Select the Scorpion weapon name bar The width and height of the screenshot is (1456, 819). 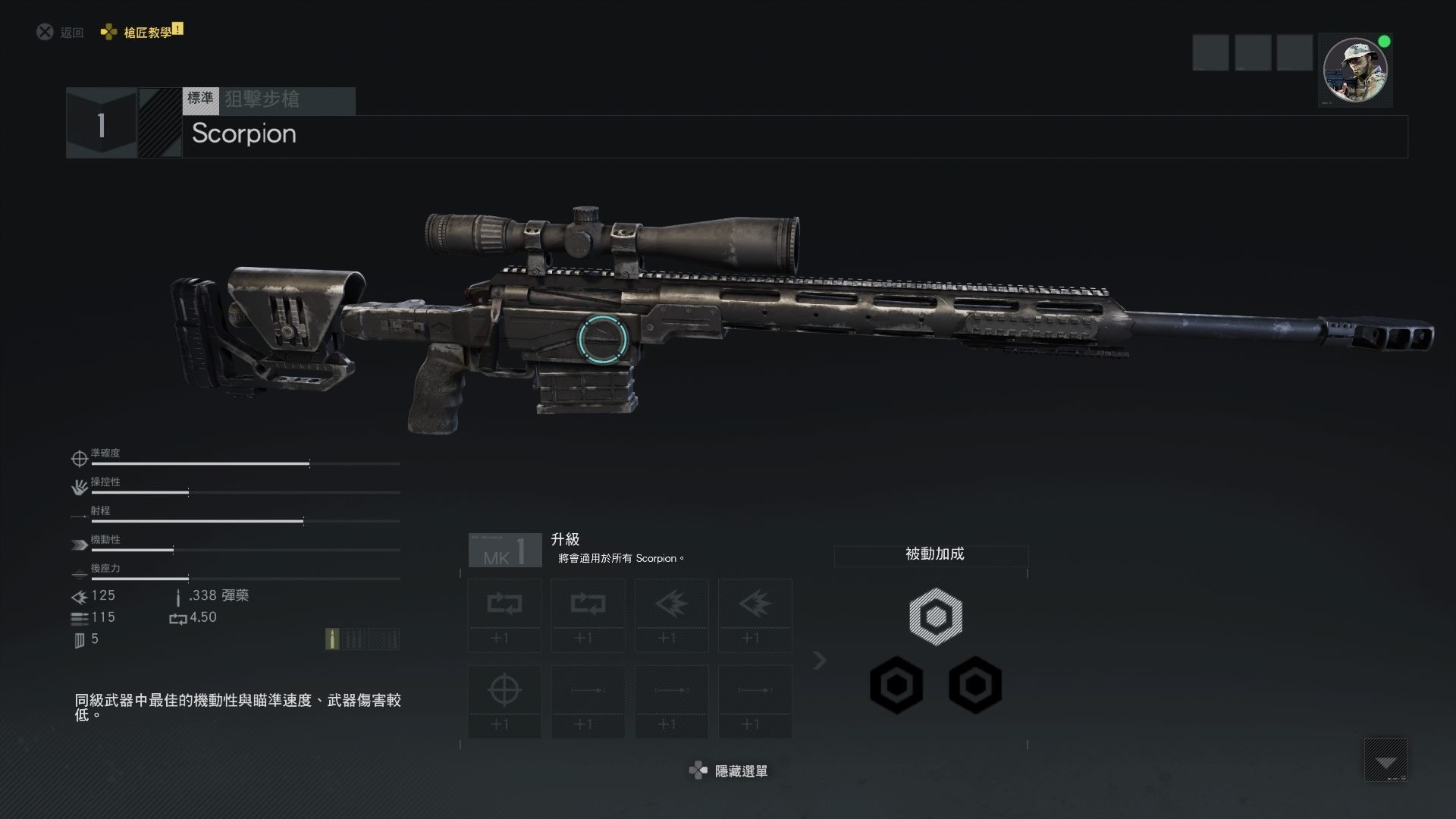(795, 136)
